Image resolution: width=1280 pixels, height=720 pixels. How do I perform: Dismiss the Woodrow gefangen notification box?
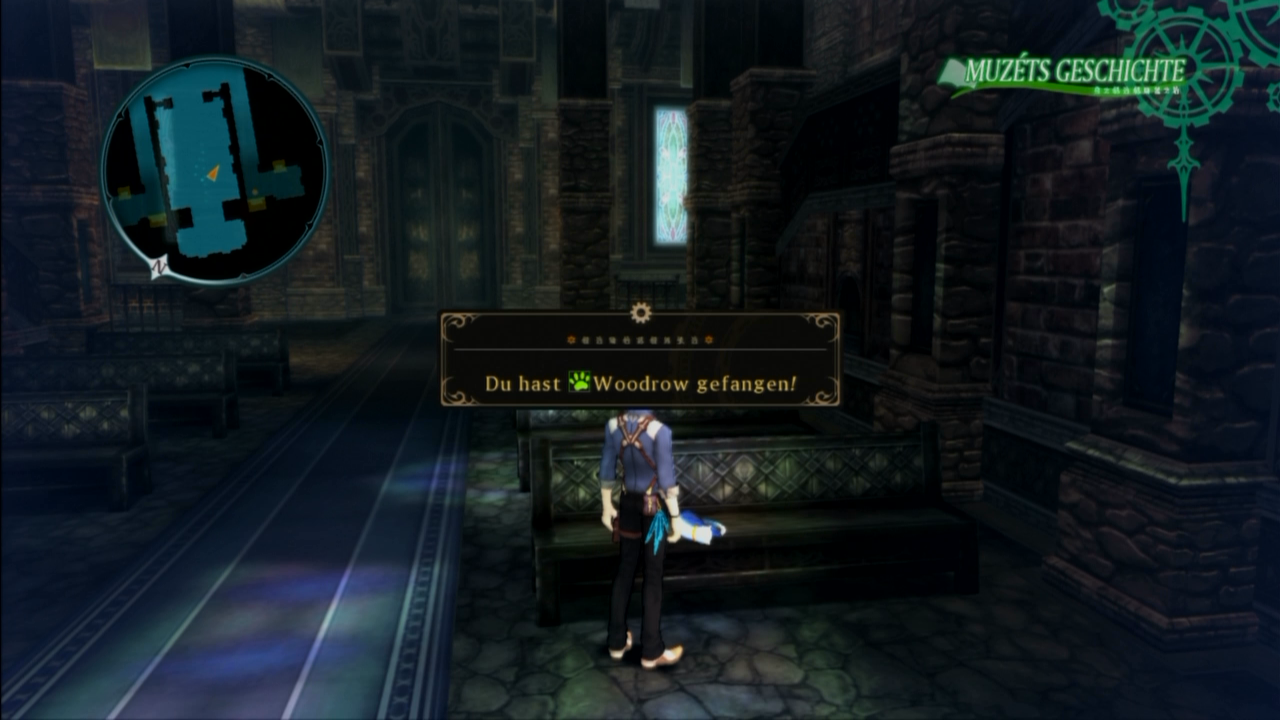click(x=640, y=359)
